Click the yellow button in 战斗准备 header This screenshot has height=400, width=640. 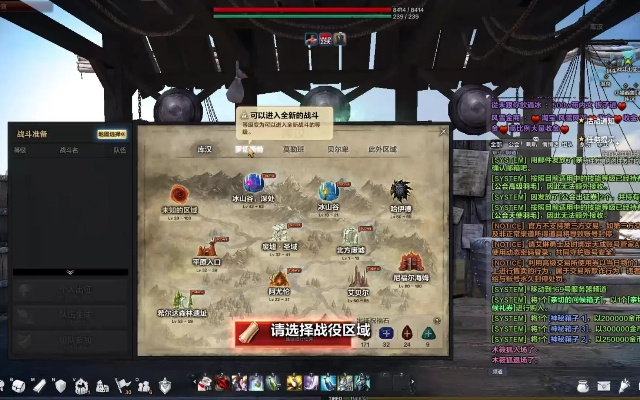[x=111, y=132]
